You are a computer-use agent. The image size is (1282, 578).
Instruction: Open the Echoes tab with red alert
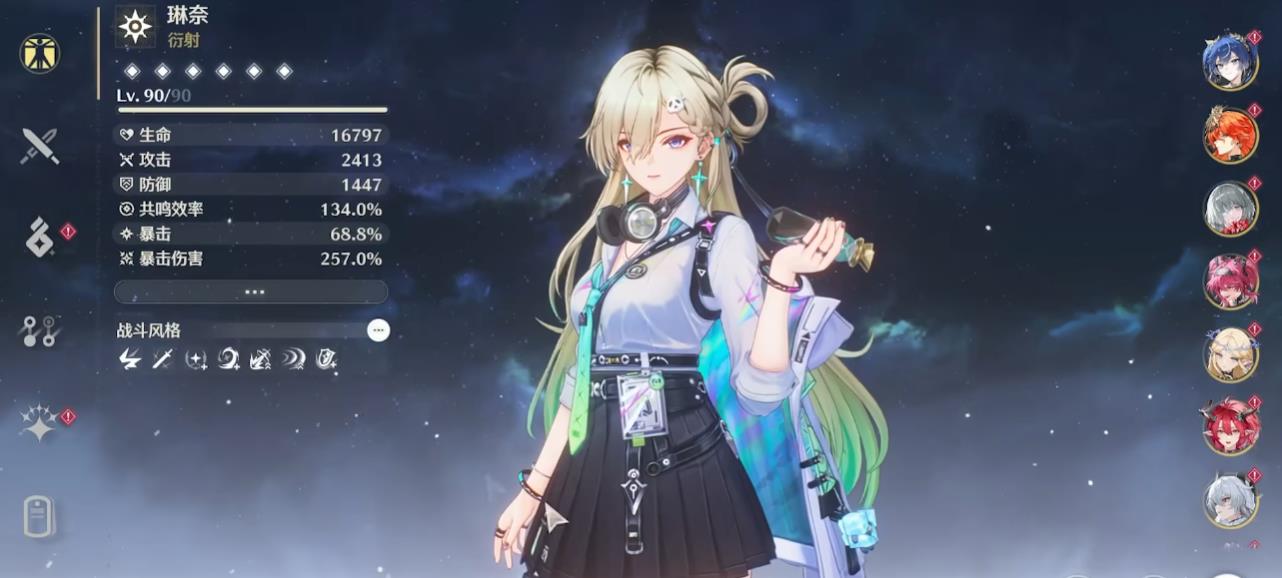pyautogui.click(x=40, y=238)
